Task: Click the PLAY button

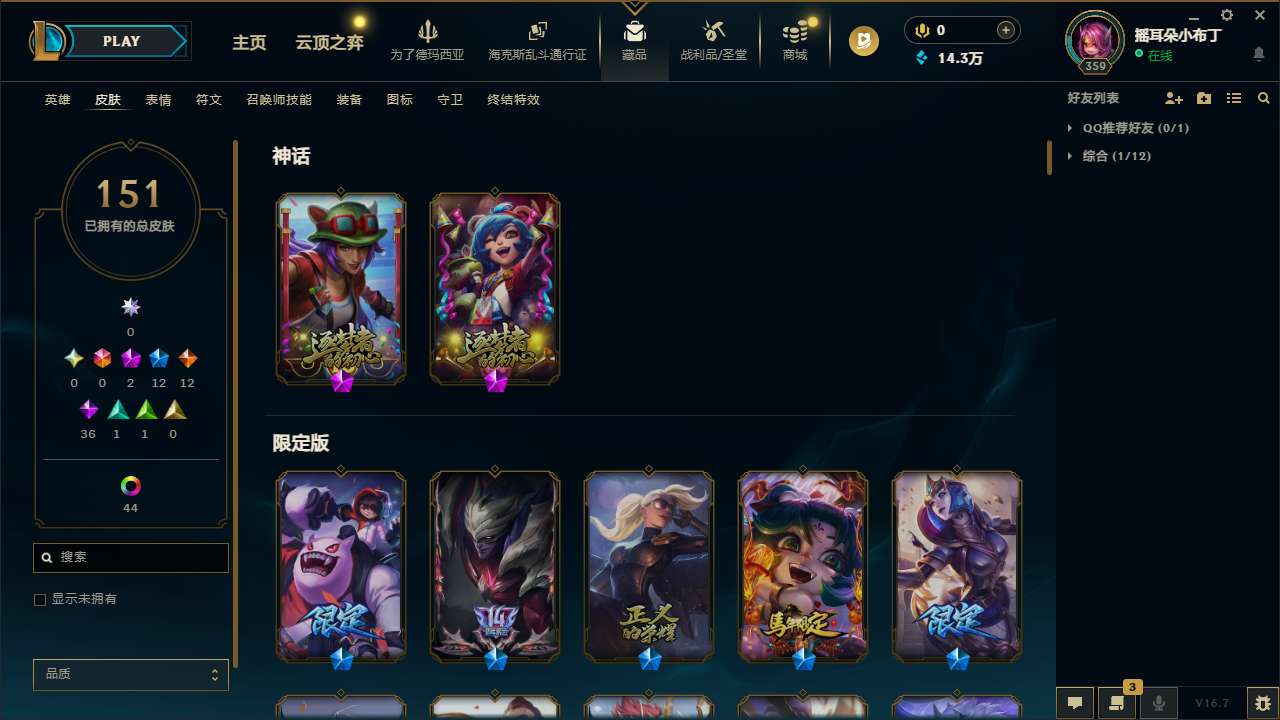Action: [x=121, y=41]
